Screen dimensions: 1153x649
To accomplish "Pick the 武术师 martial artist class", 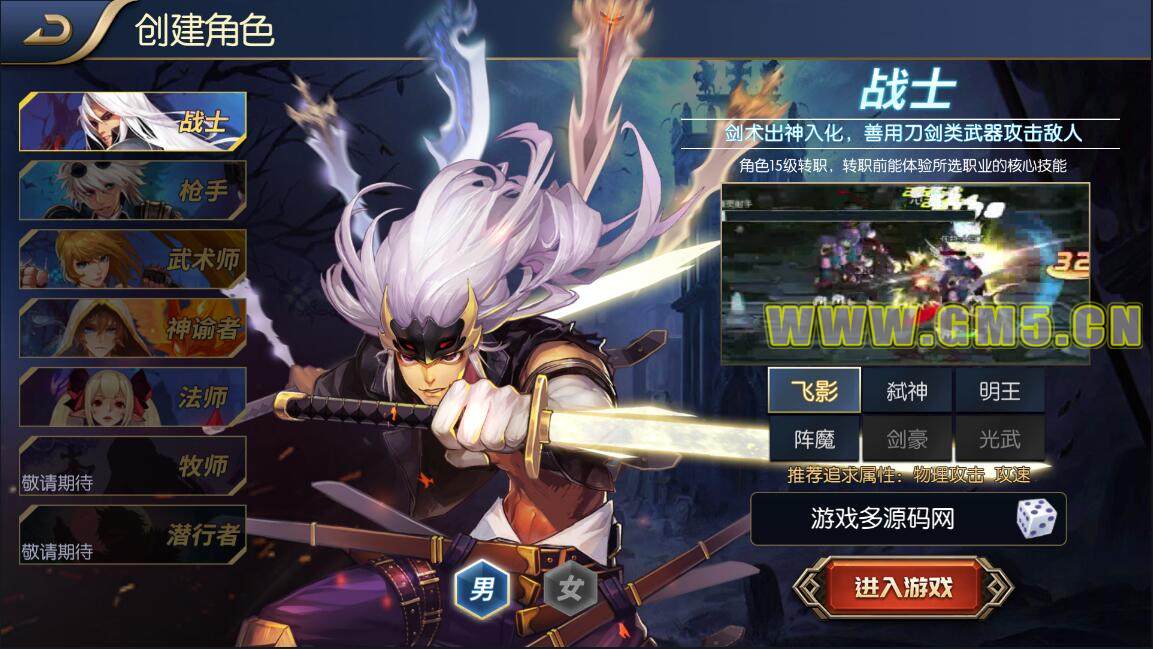I will (x=133, y=259).
